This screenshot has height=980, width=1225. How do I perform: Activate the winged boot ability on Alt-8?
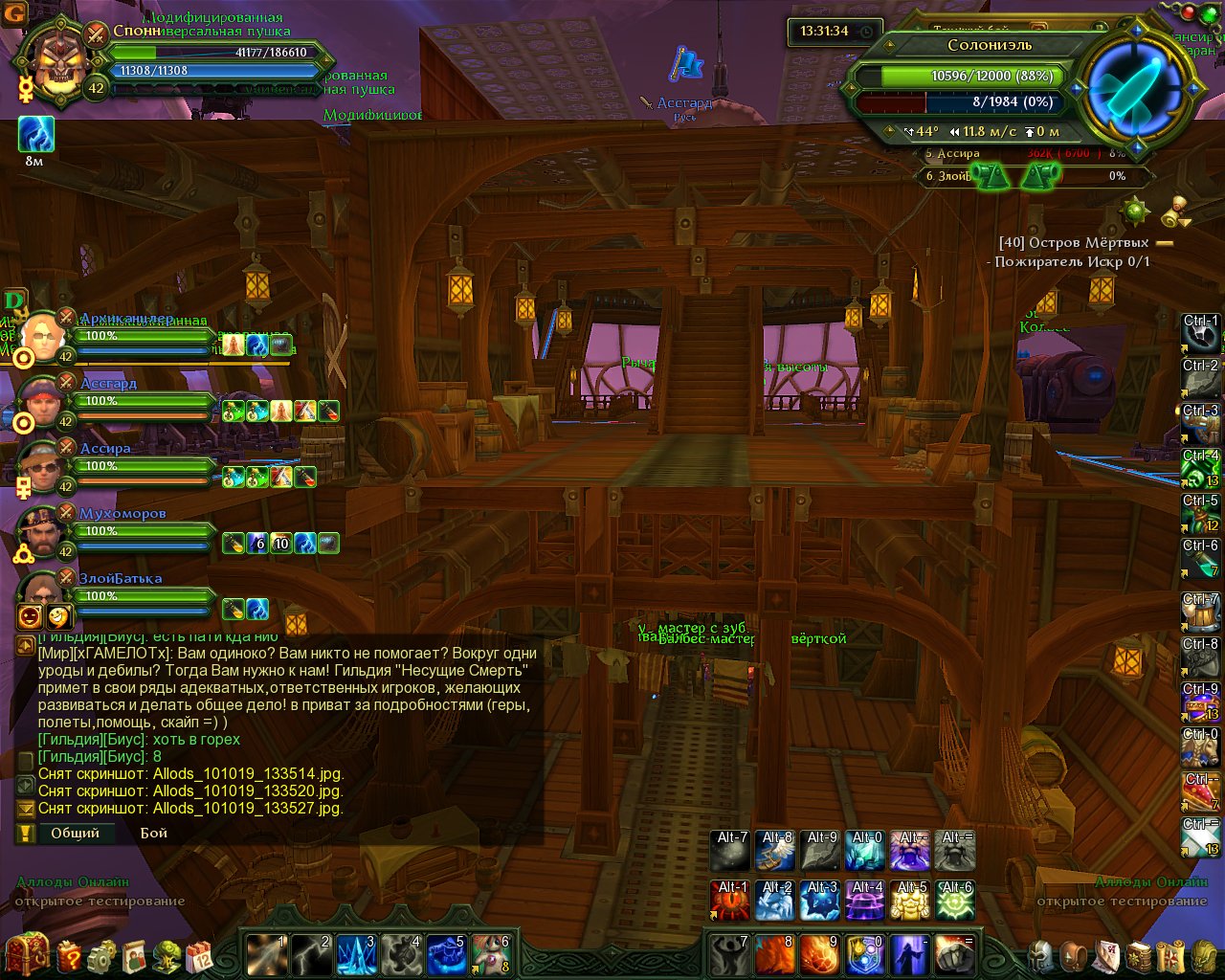776,851
